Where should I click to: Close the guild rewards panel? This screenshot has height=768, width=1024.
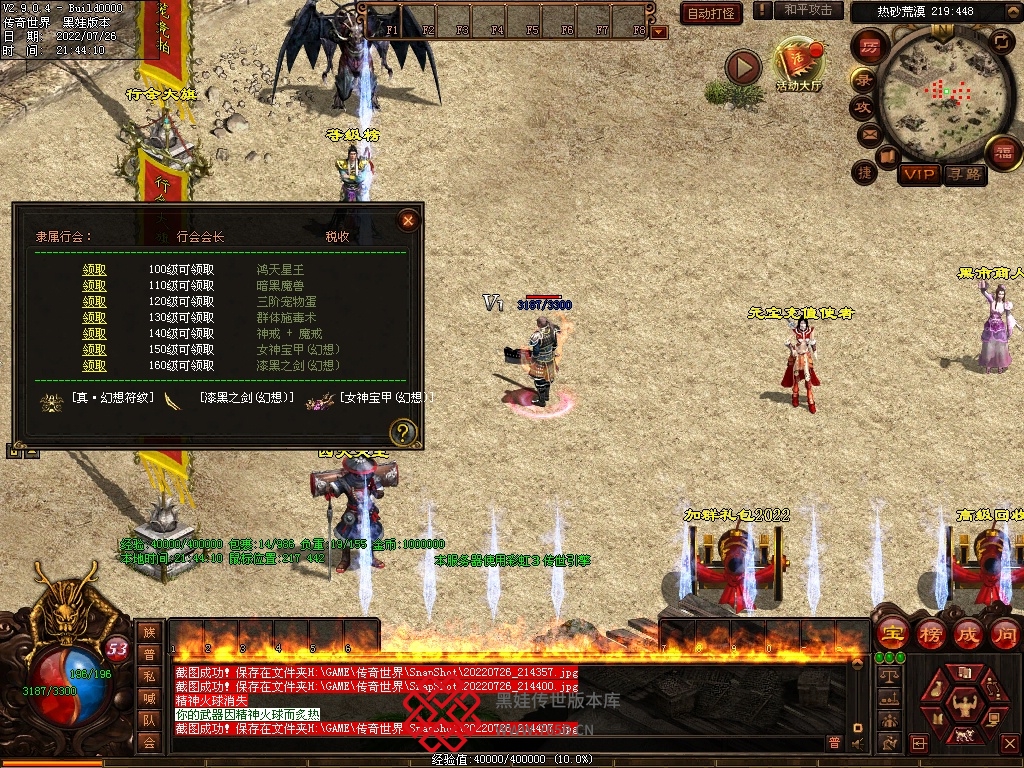click(407, 220)
